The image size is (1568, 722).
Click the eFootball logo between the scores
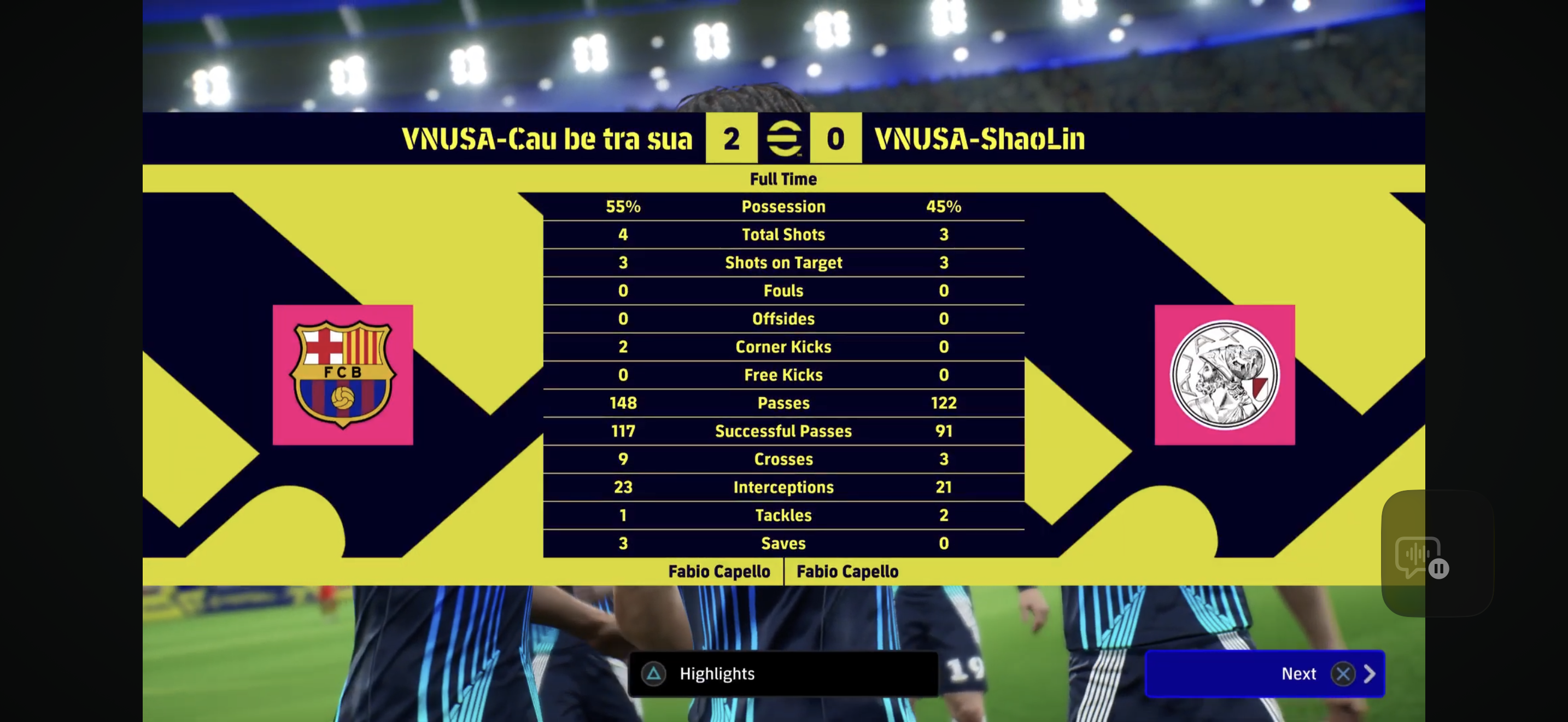click(784, 138)
